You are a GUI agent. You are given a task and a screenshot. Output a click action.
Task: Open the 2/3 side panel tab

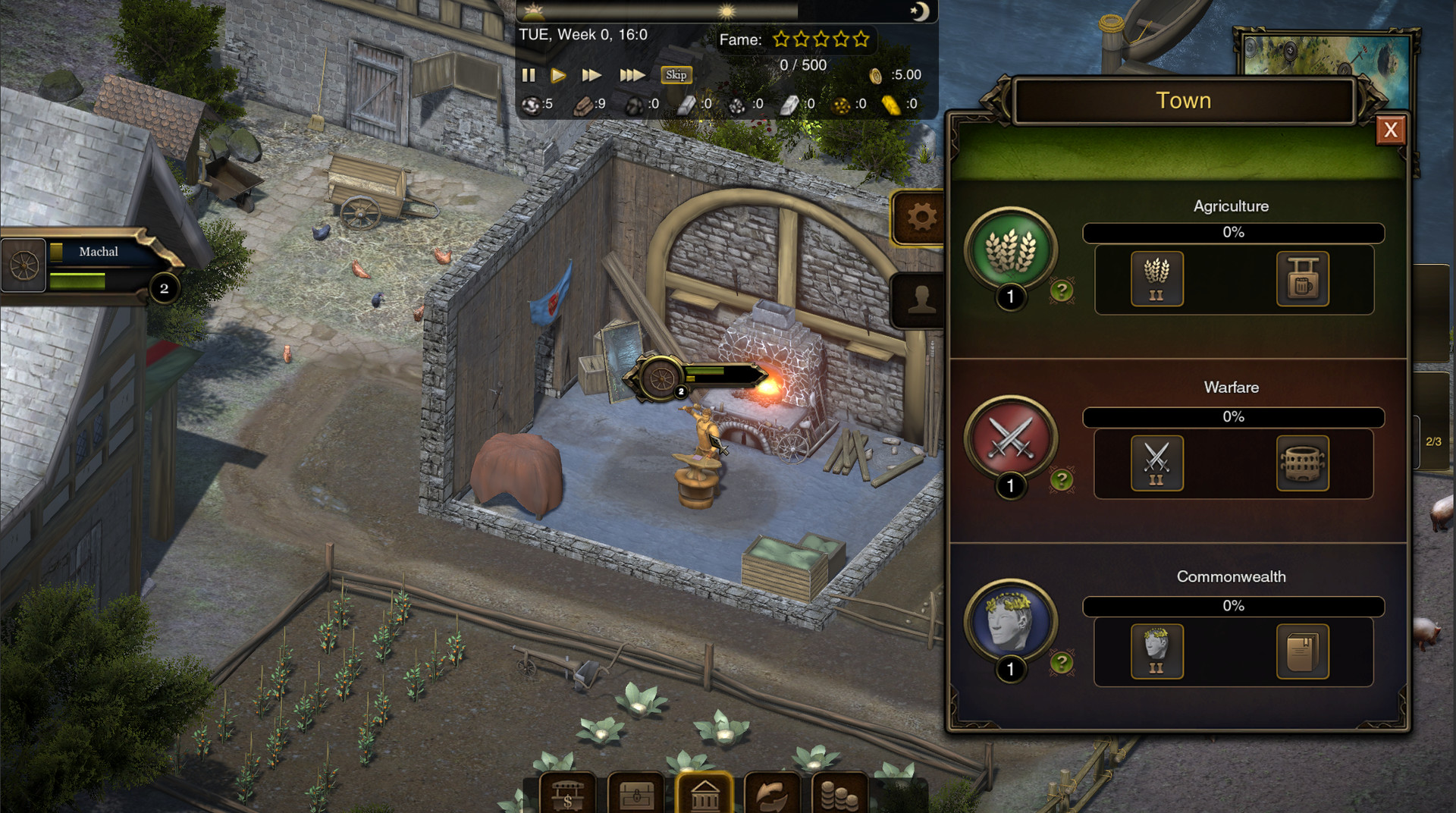pos(1433,440)
